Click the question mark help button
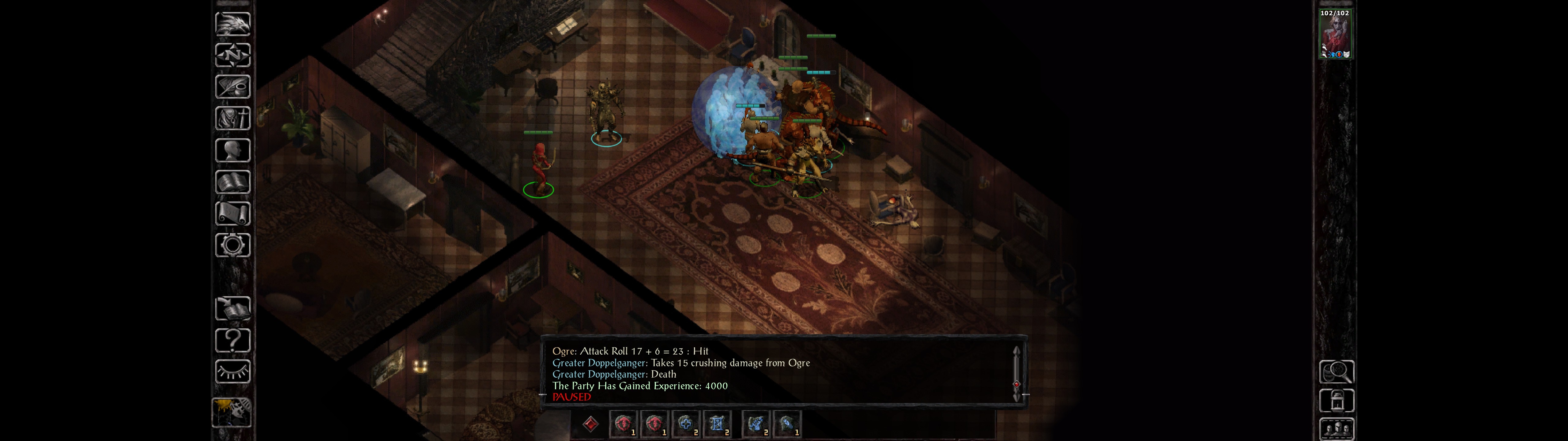 [x=232, y=341]
